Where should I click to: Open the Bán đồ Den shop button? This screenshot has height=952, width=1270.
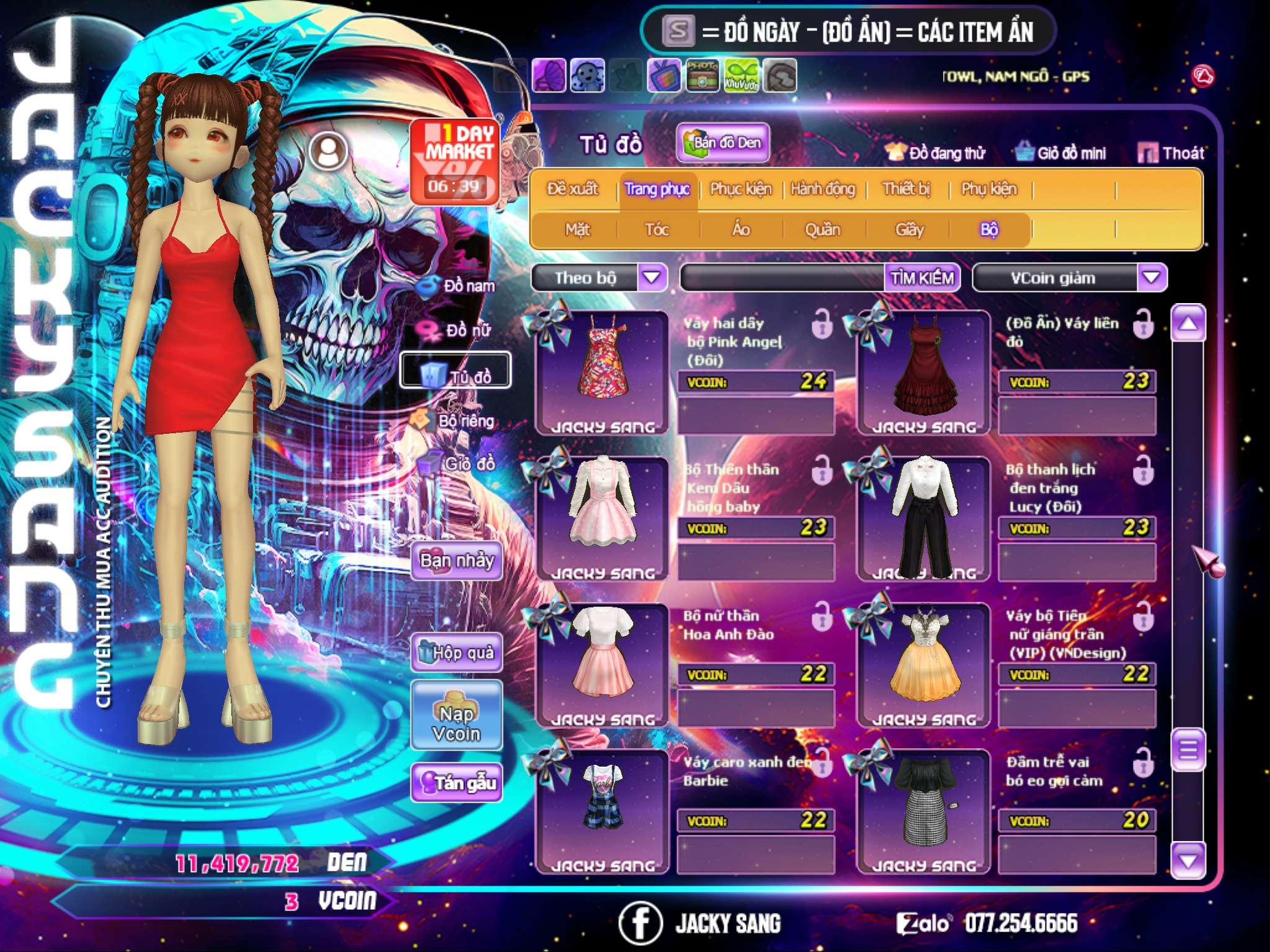click(x=722, y=143)
